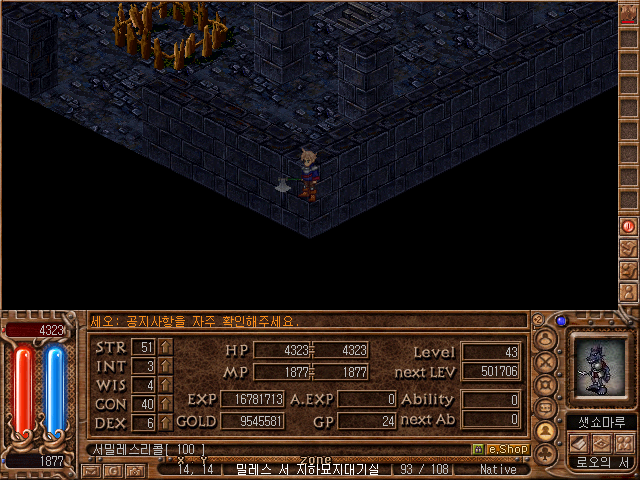Viewport: 640px width, 480px height.
Task: Click the blue orb above the portrait
Action: [561, 321]
